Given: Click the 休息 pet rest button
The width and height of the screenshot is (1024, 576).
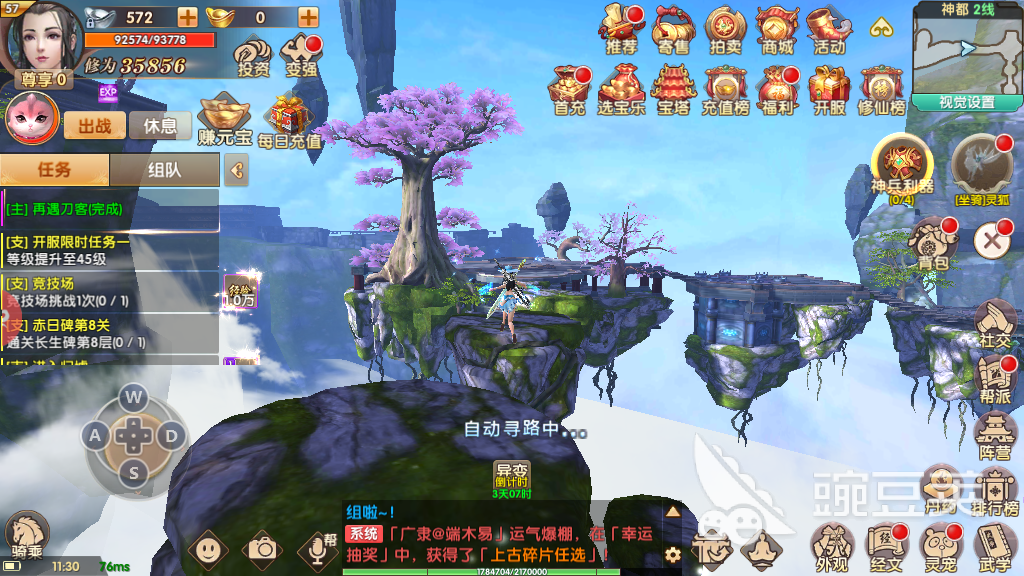Looking at the screenshot, I should [160, 125].
